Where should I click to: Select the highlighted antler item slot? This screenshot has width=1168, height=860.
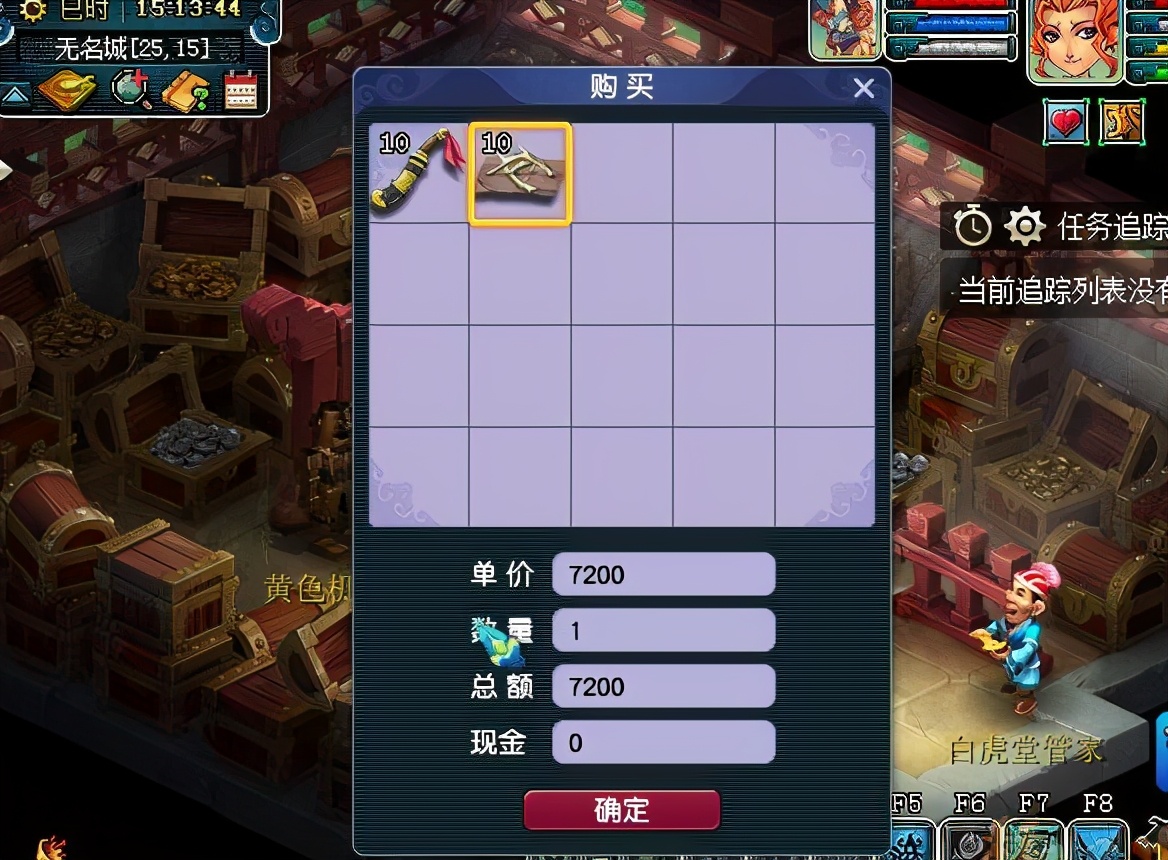pyautogui.click(x=520, y=174)
